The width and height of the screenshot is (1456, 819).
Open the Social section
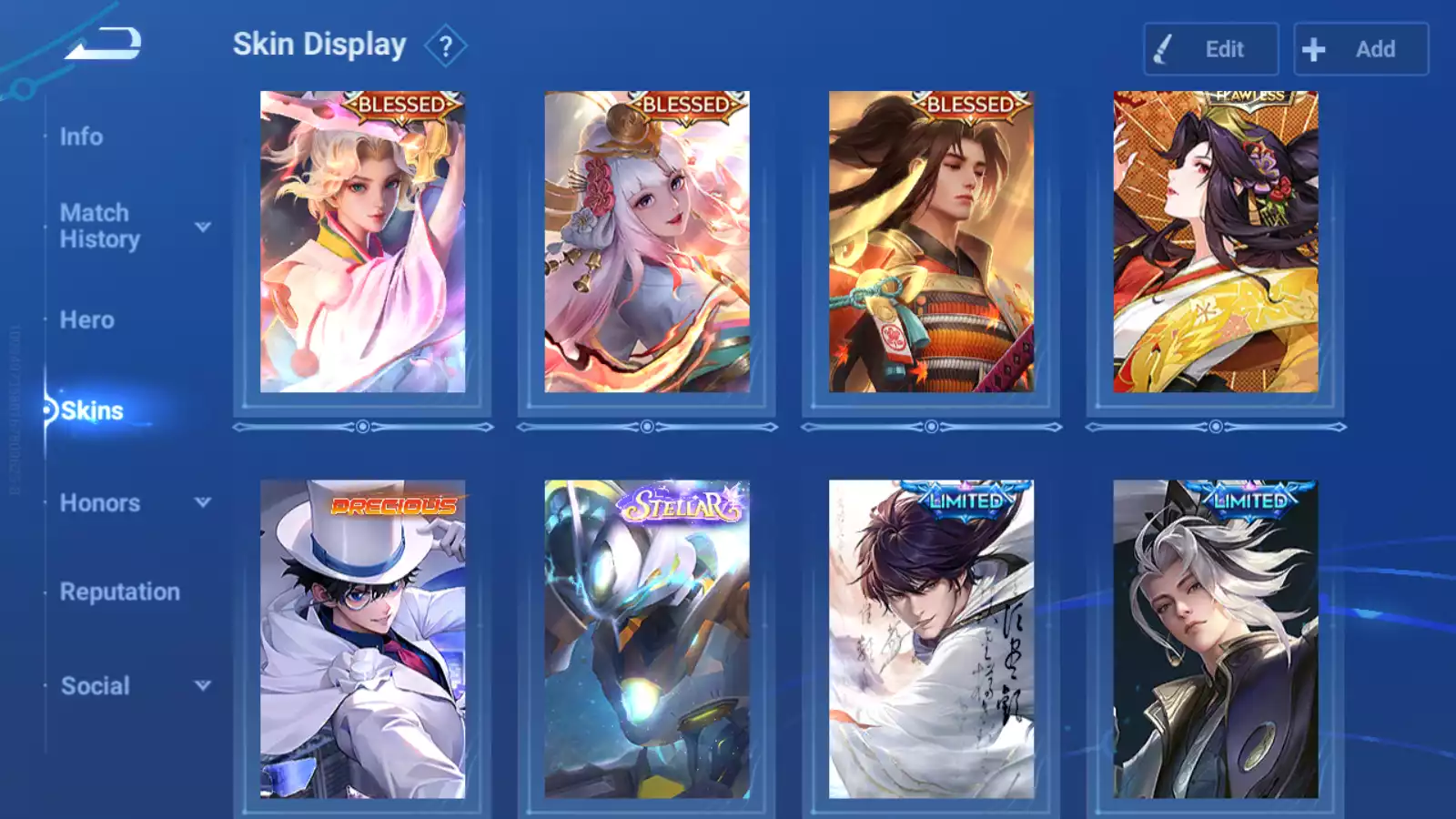(x=96, y=686)
